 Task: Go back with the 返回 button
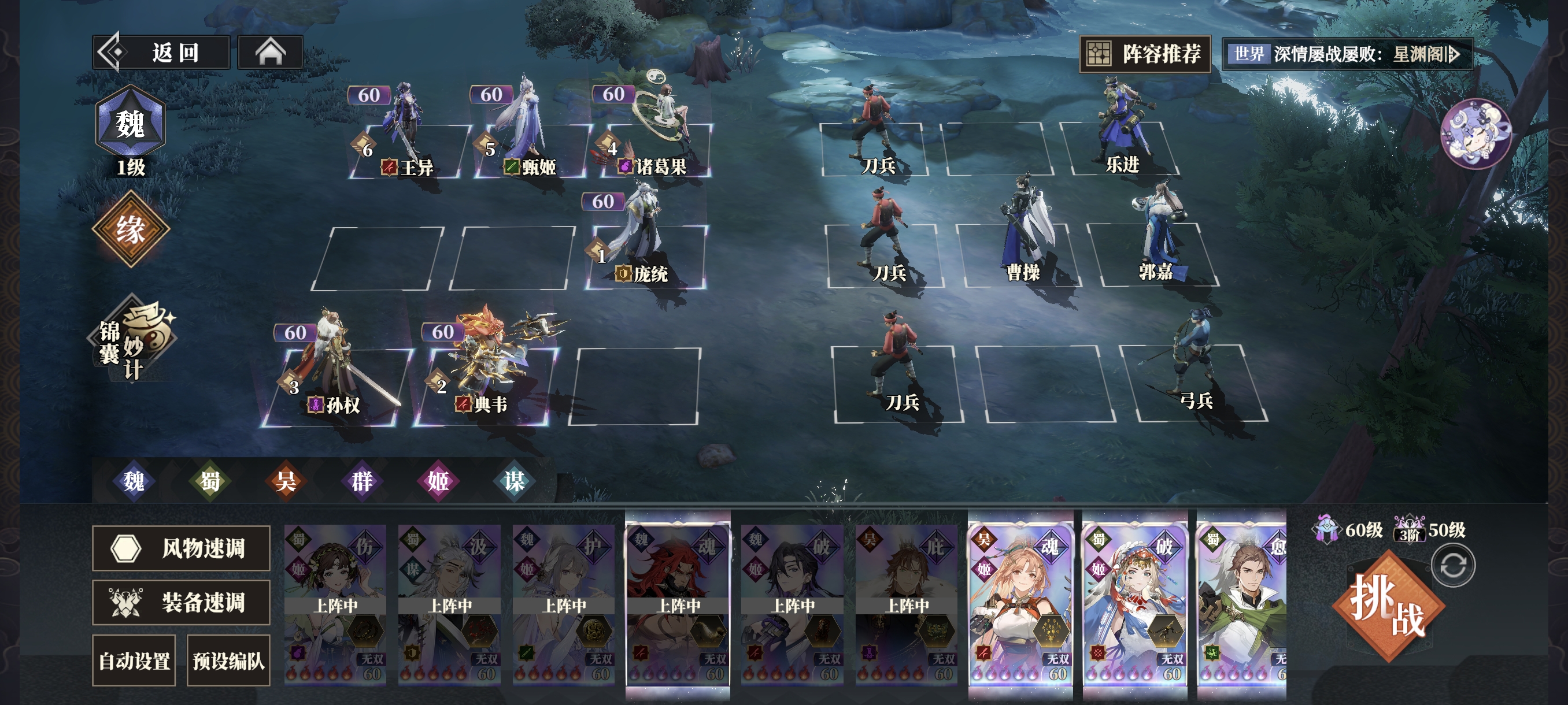coord(162,53)
